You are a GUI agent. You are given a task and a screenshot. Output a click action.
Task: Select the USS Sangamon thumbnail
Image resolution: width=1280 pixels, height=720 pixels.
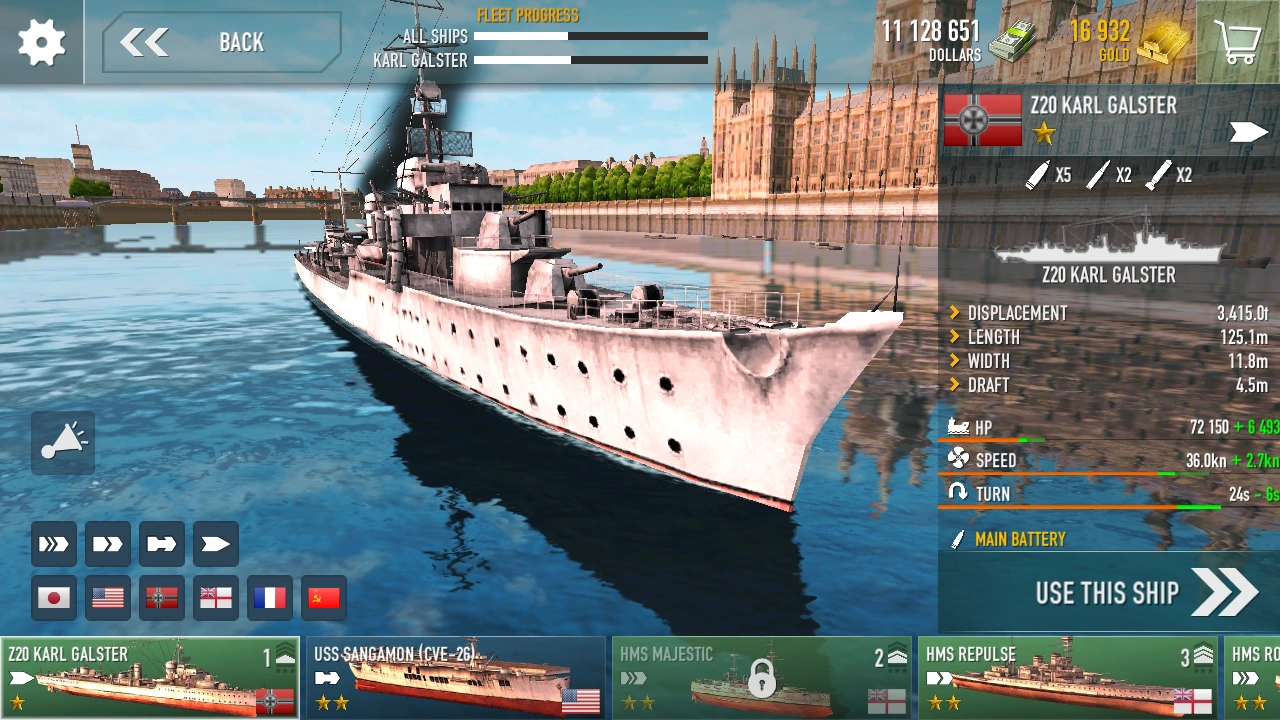(456, 676)
